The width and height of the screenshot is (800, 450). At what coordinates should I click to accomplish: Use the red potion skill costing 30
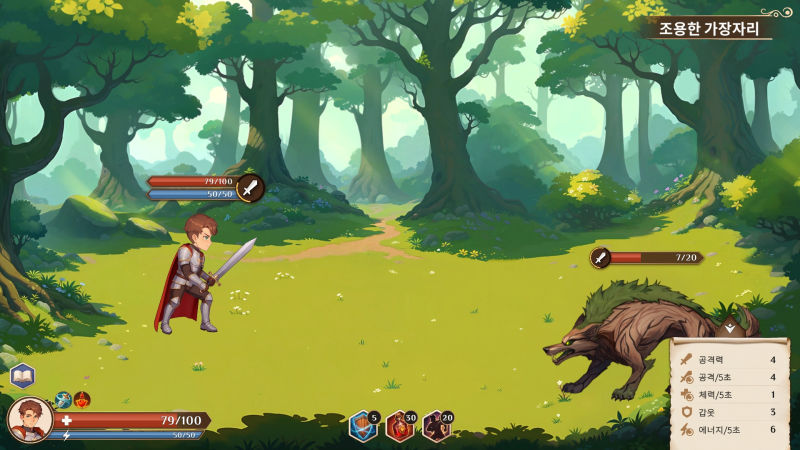point(400,427)
